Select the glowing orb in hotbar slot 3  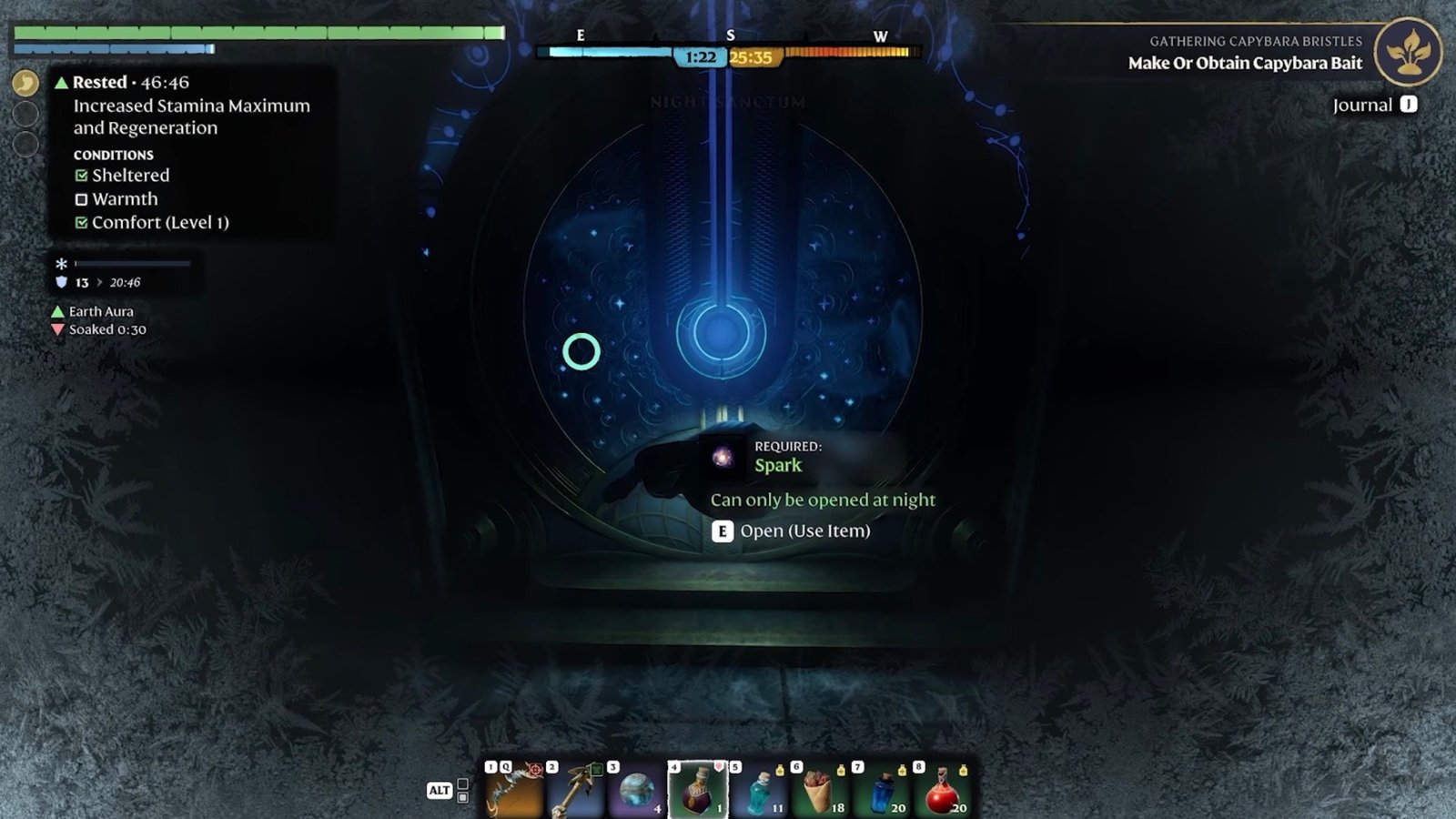point(636,792)
